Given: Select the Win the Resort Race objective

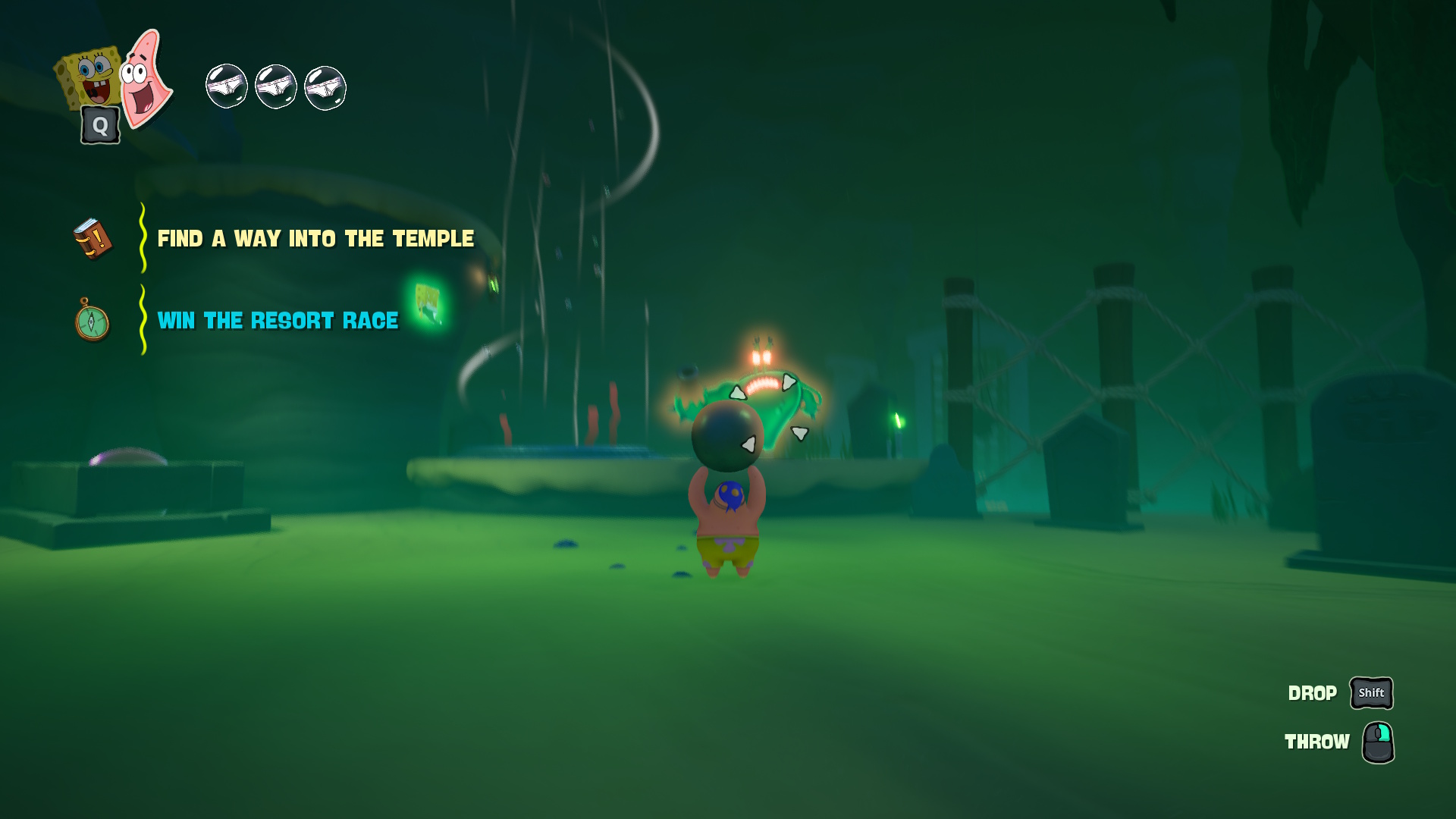Looking at the screenshot, I should pyautogui.click(x=278, y=321).
